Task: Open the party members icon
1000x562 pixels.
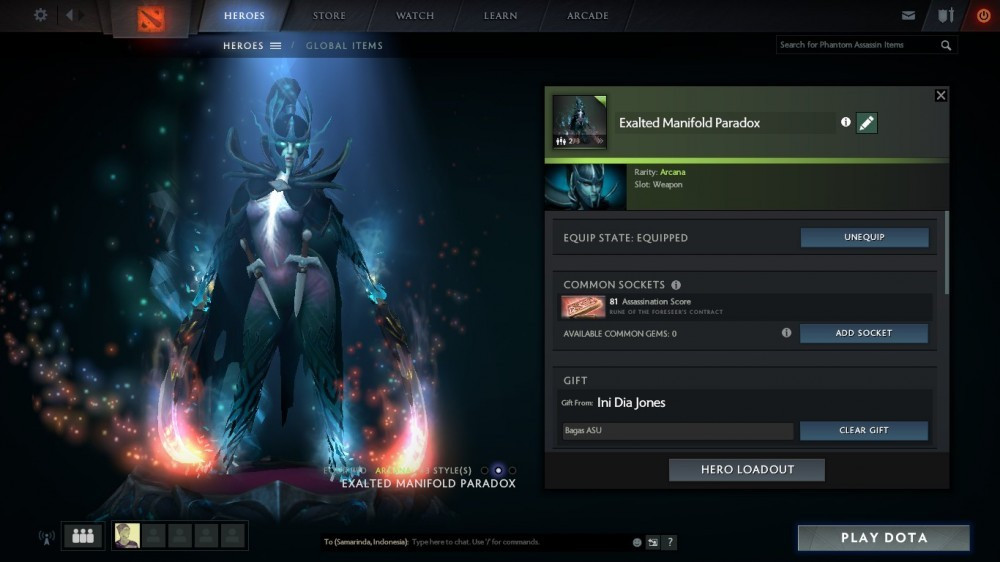Action: click(x=83, y=536)
